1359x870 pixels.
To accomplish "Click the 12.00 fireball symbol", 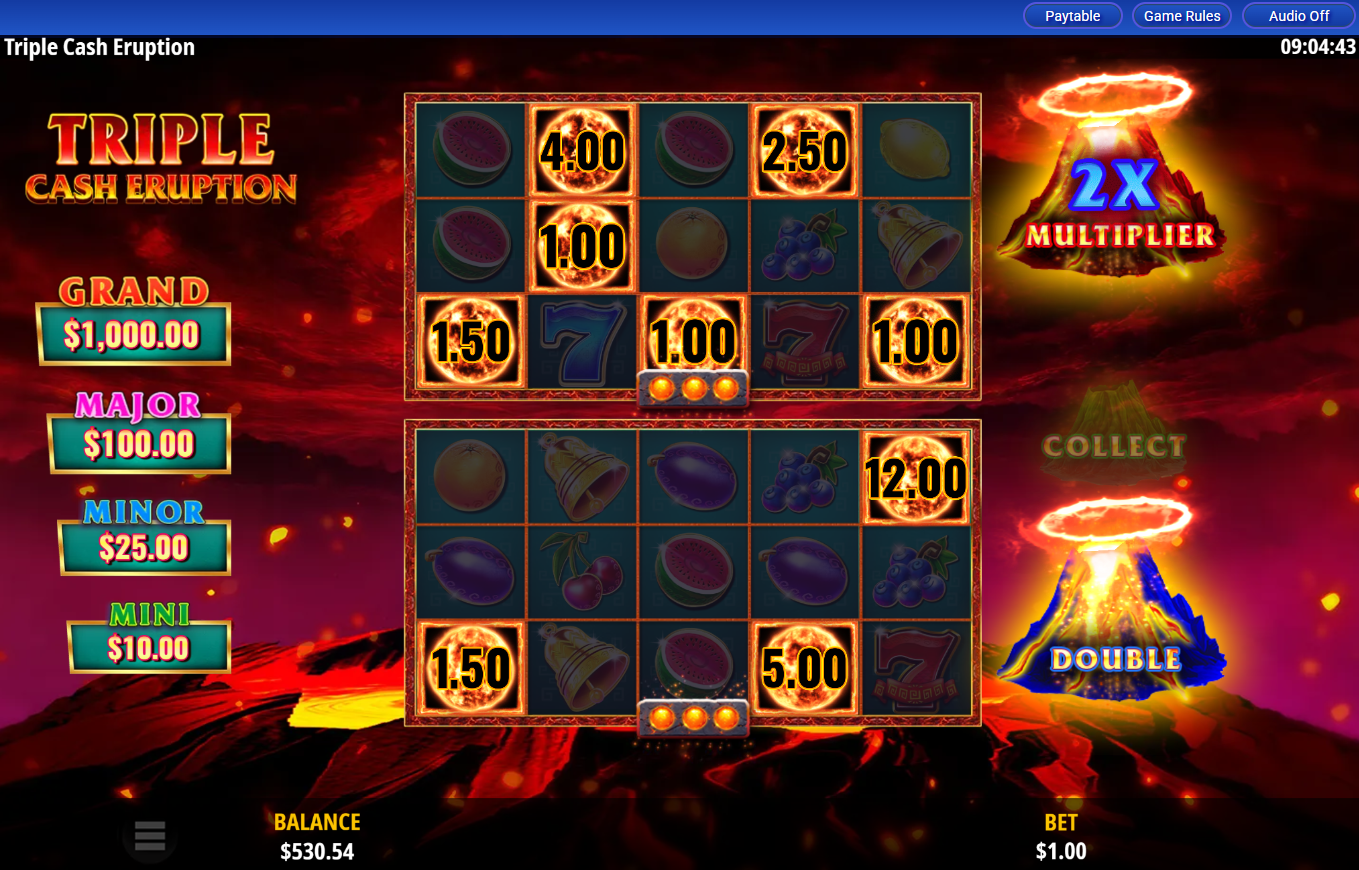I will [915, 479].
